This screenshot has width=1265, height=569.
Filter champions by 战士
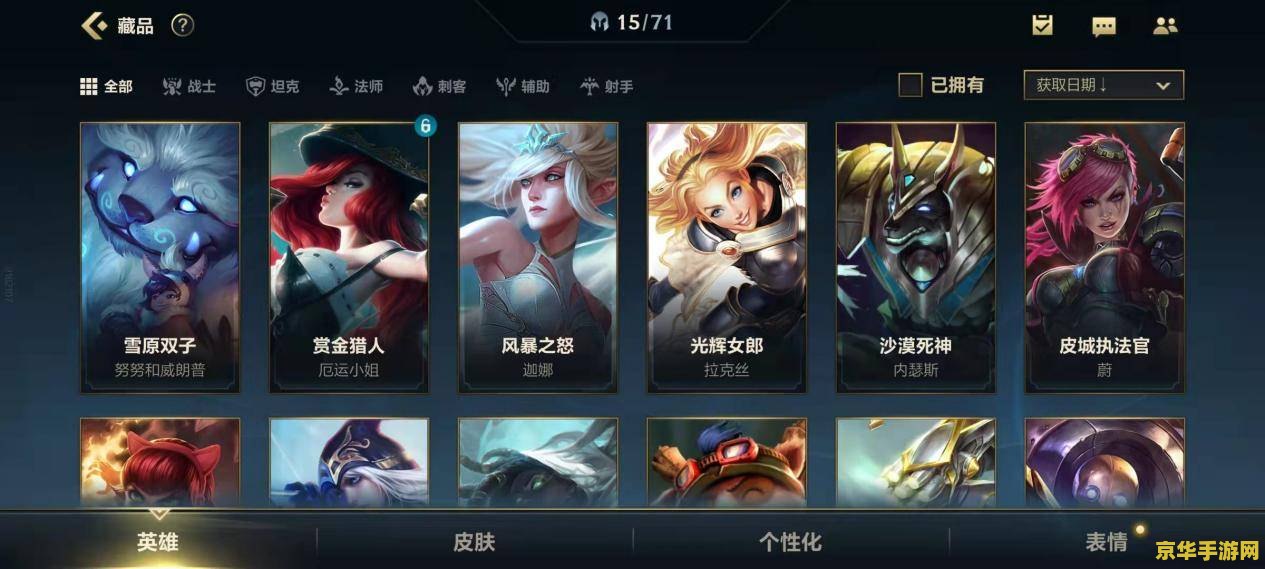pos(189,86)
